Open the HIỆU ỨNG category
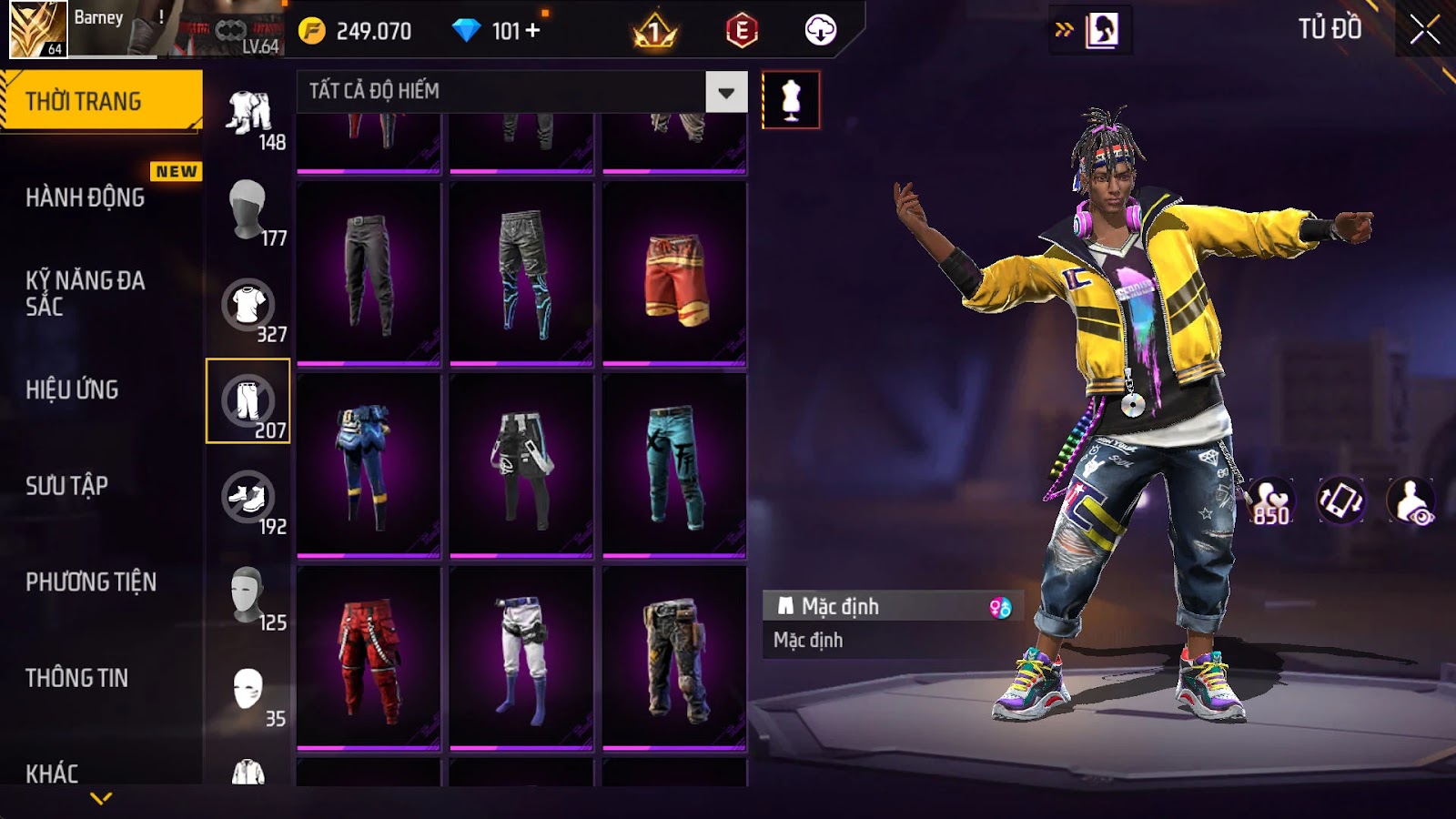This screenshot has width=1456, height=819. pyautogui.click(x=72, y=389)
